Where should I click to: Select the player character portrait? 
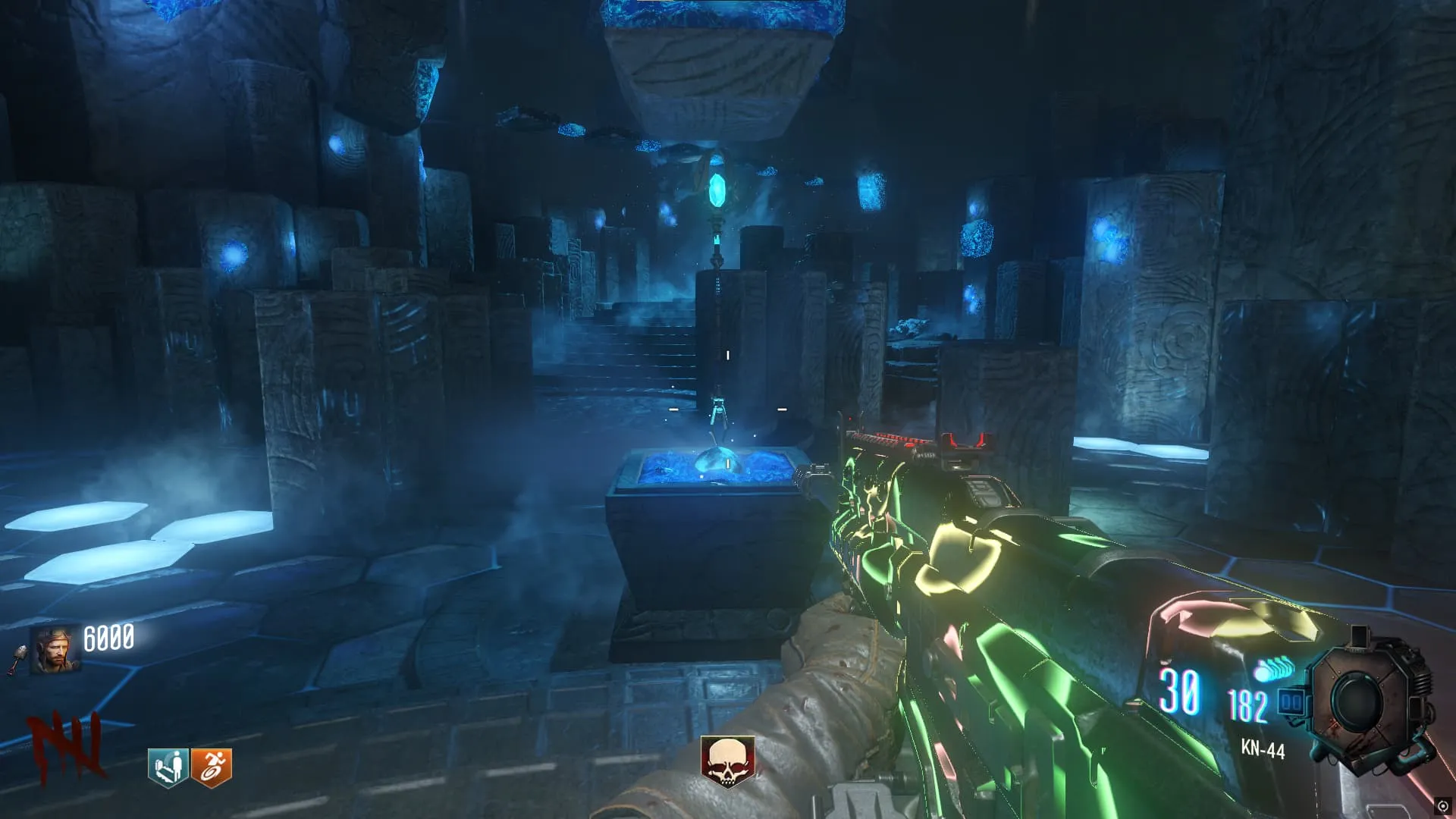[55, 649]
